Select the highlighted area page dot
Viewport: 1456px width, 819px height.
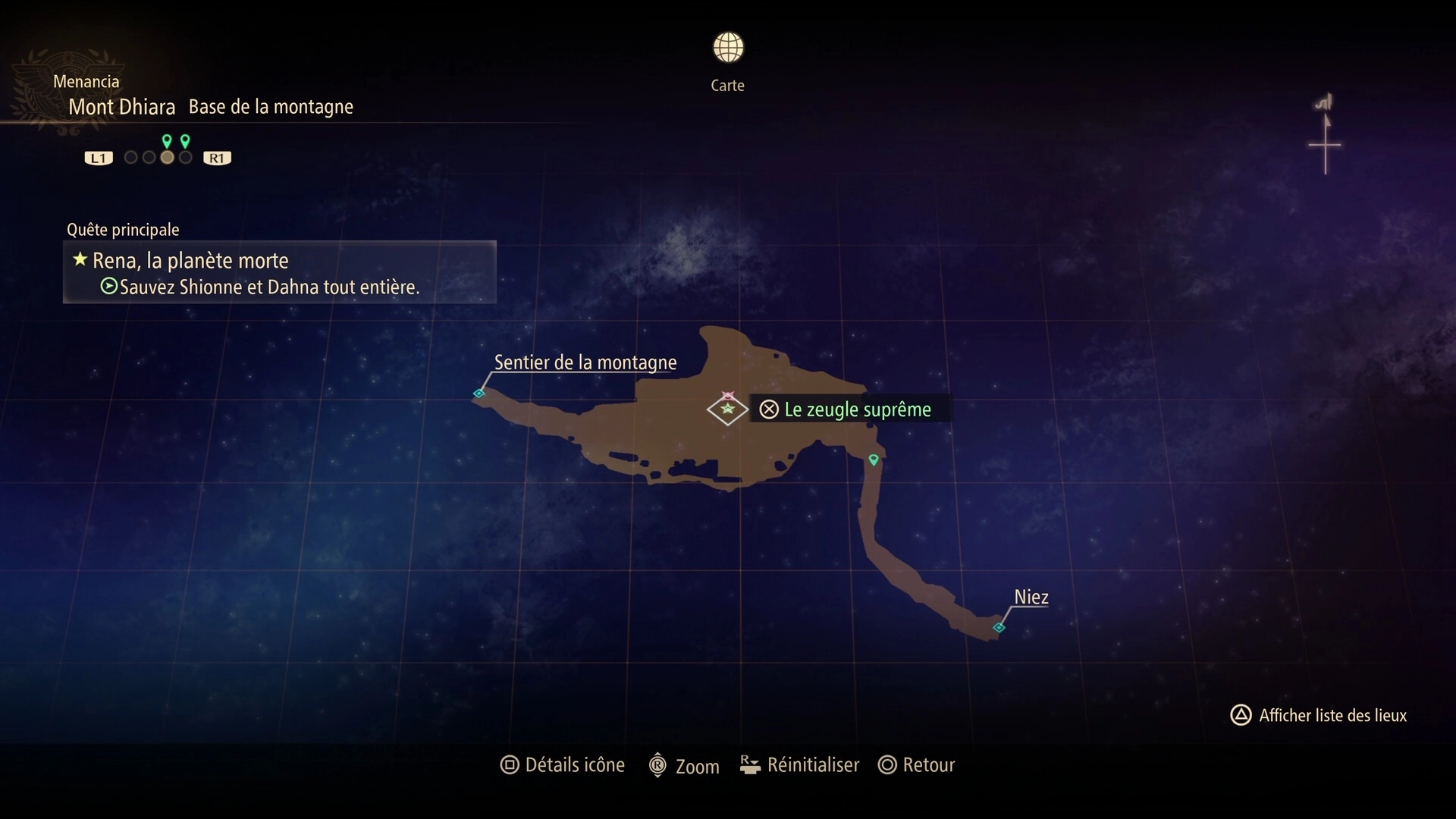pos(167,158)
